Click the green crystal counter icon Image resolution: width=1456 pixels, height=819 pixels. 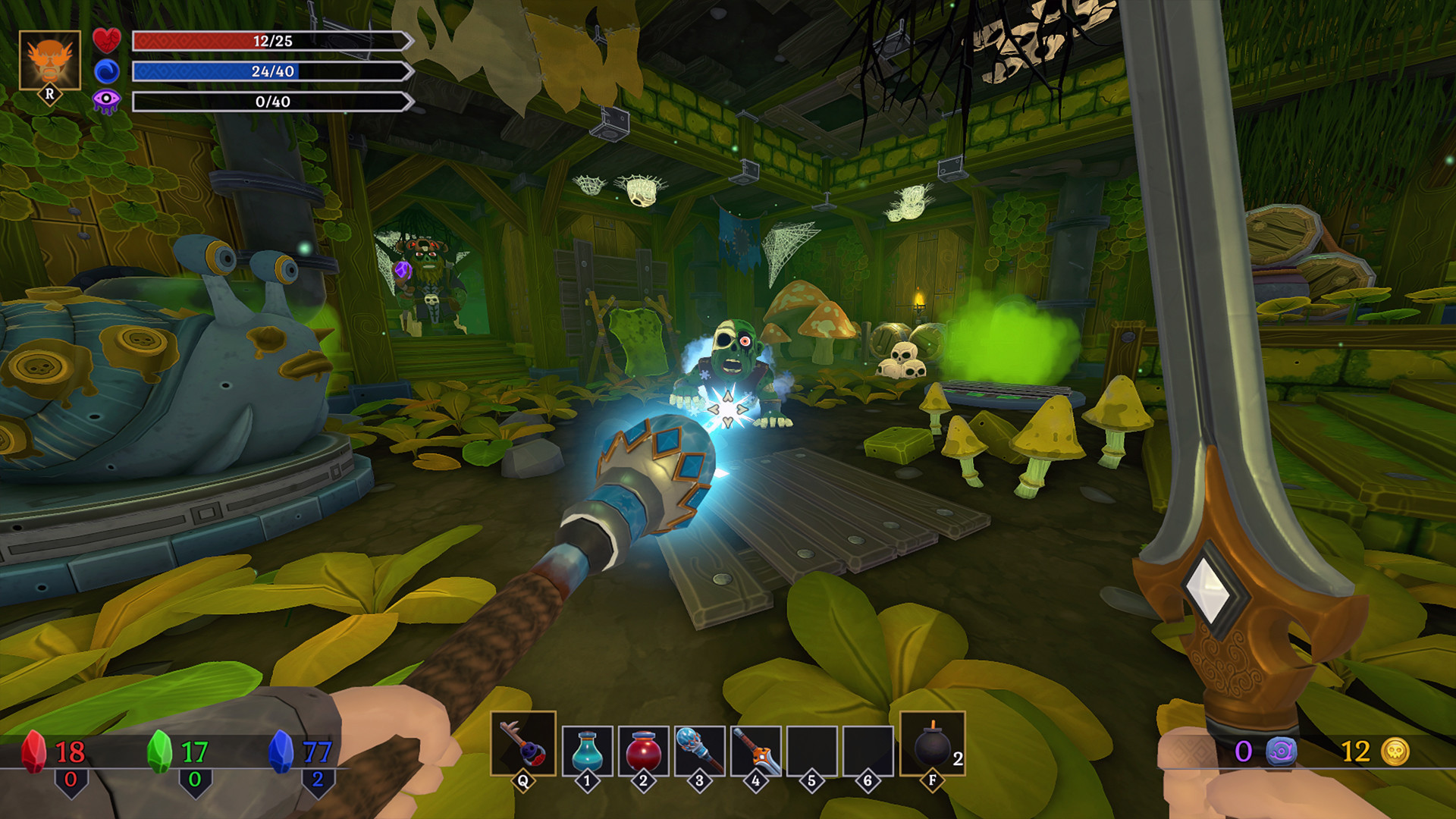pos(159,751)
